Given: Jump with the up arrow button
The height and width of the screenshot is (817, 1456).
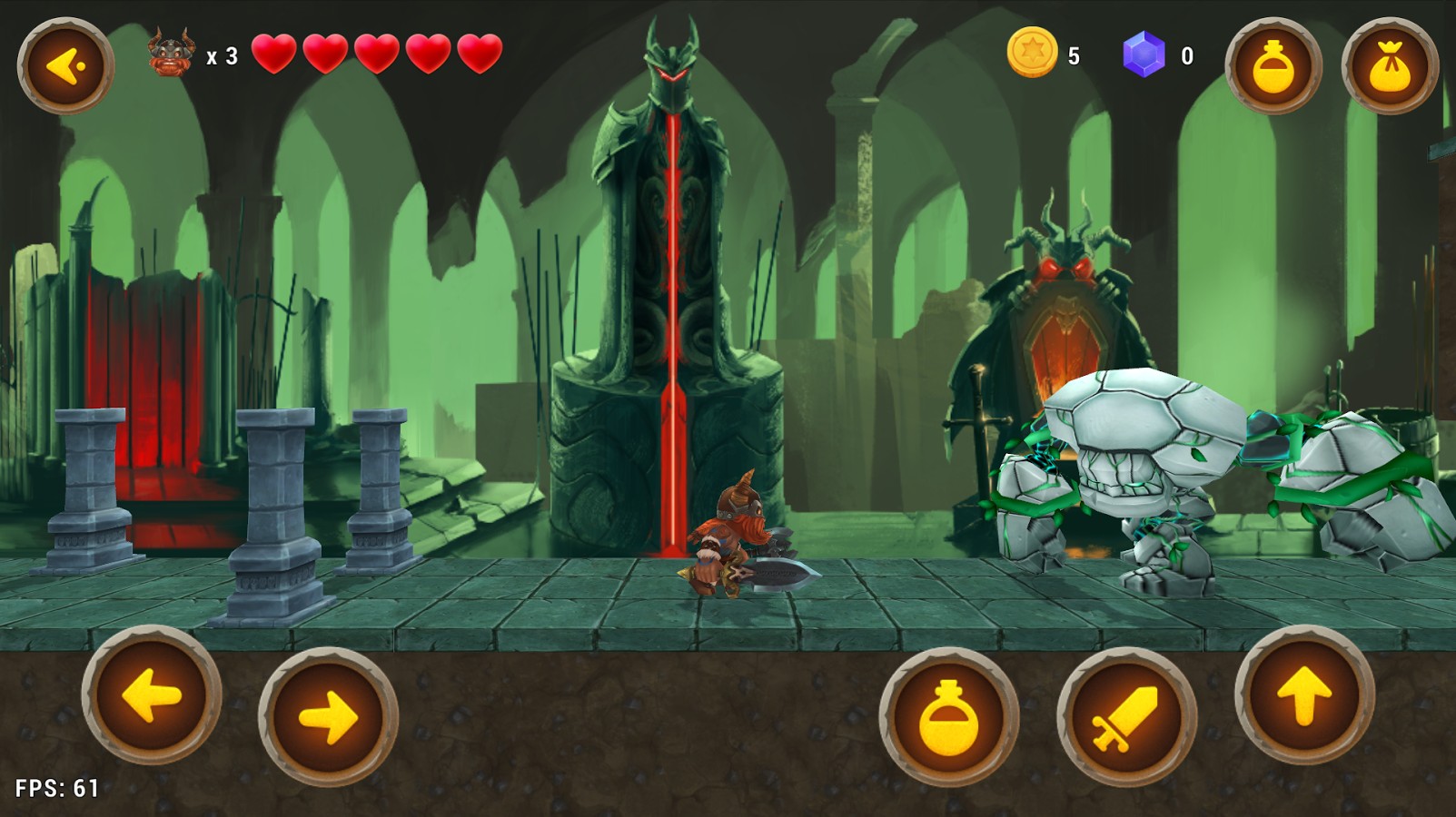Looking at the screenshot, I should (x=1304, y=696).
